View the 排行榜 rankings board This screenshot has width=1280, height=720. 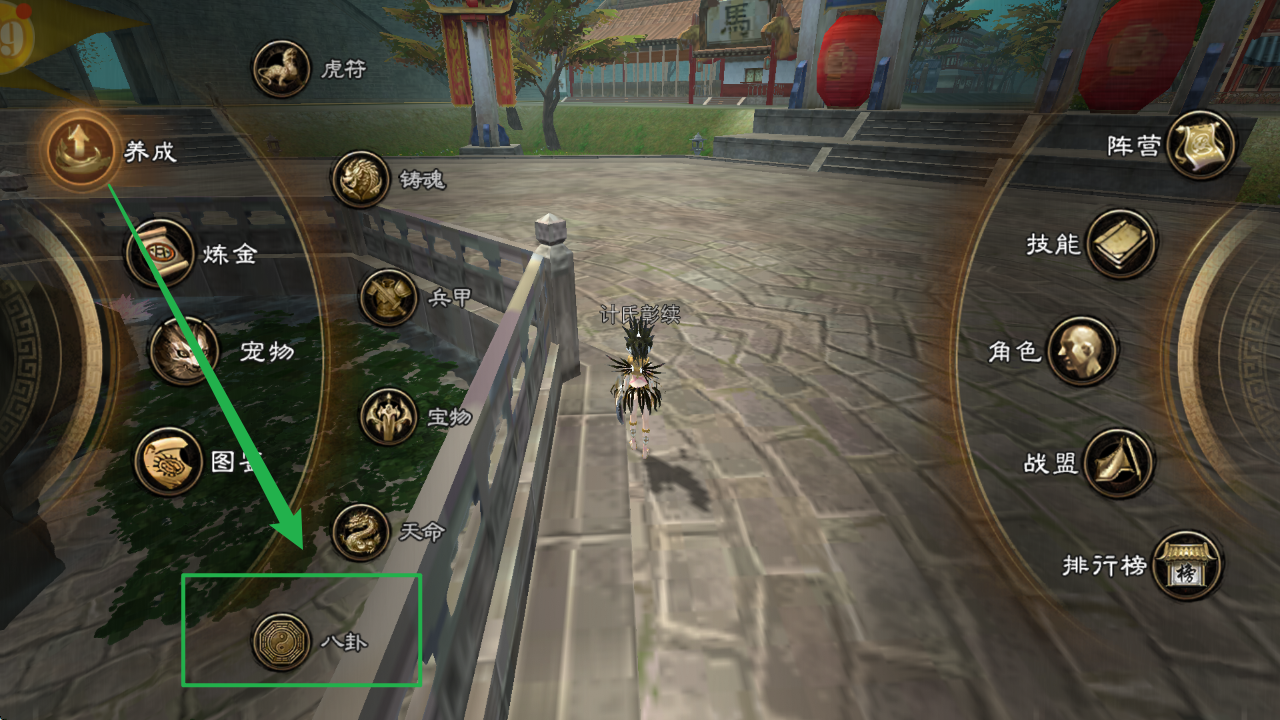click(1187, 566)
